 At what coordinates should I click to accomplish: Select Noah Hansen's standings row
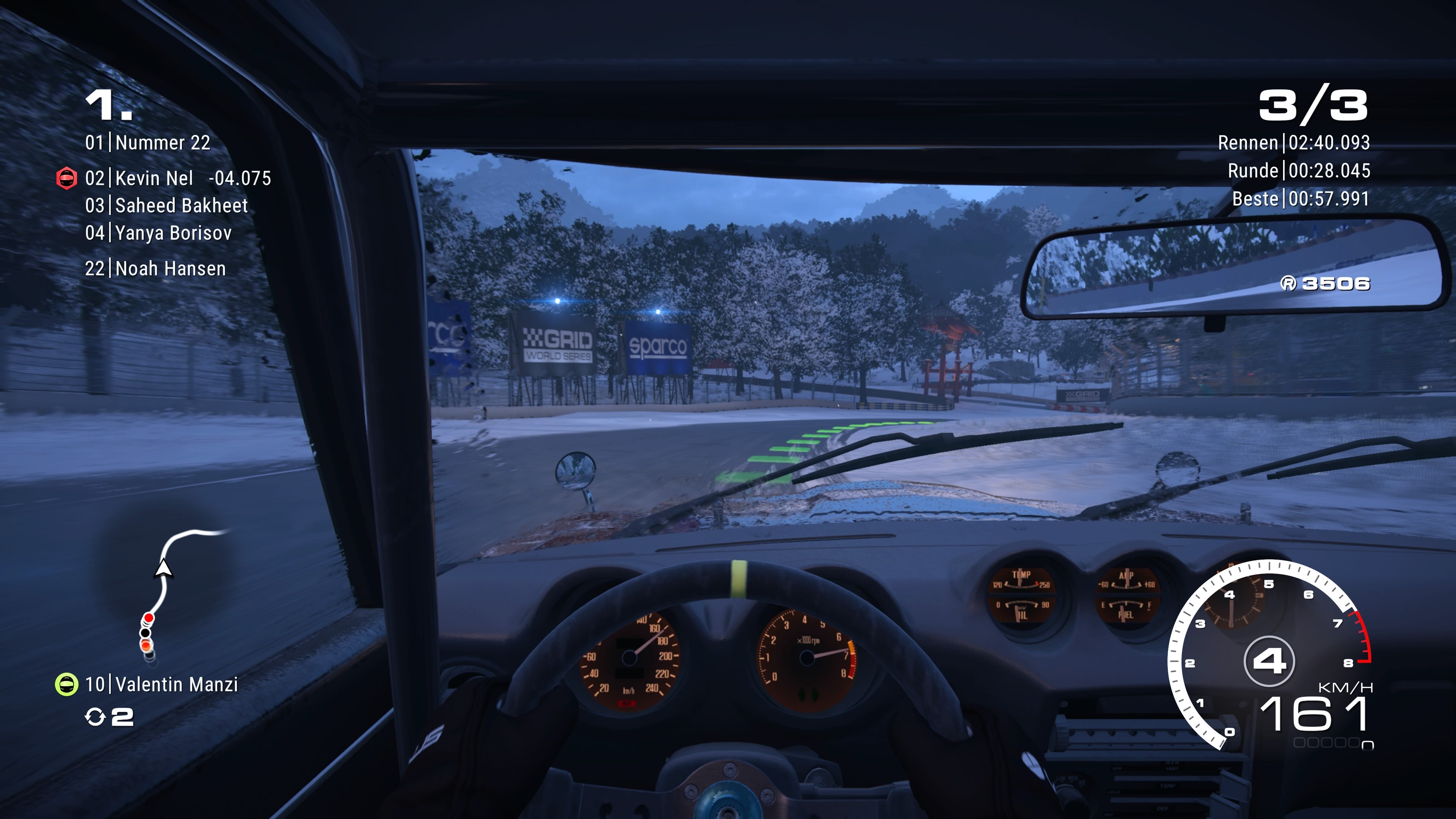click(x=155, y=268)
